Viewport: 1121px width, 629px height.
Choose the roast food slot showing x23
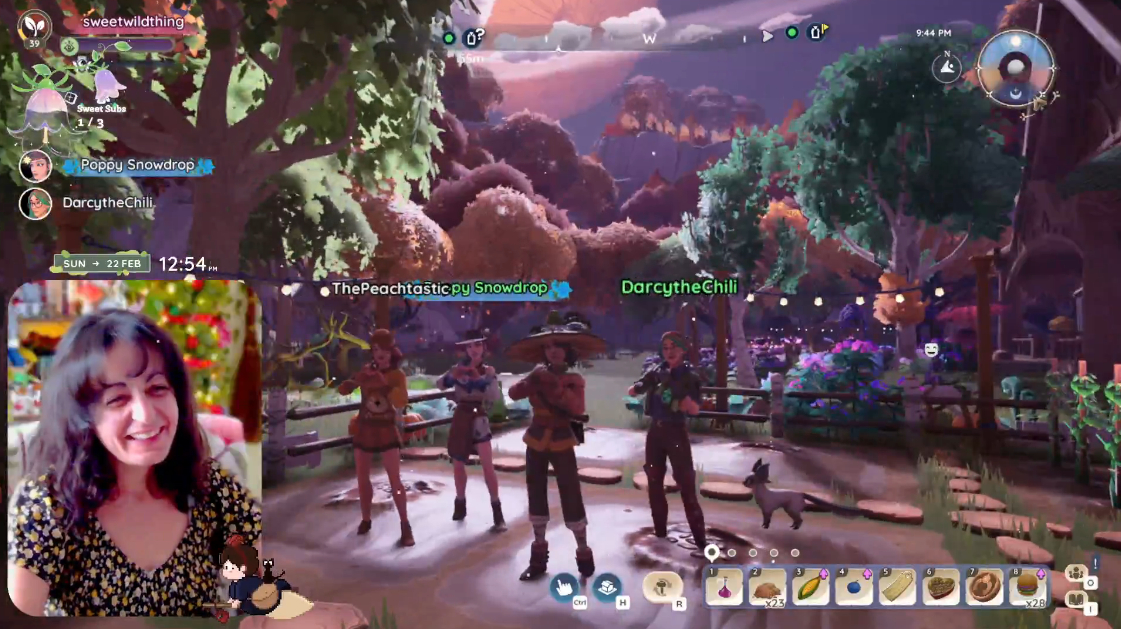click(x=768, y=588)
